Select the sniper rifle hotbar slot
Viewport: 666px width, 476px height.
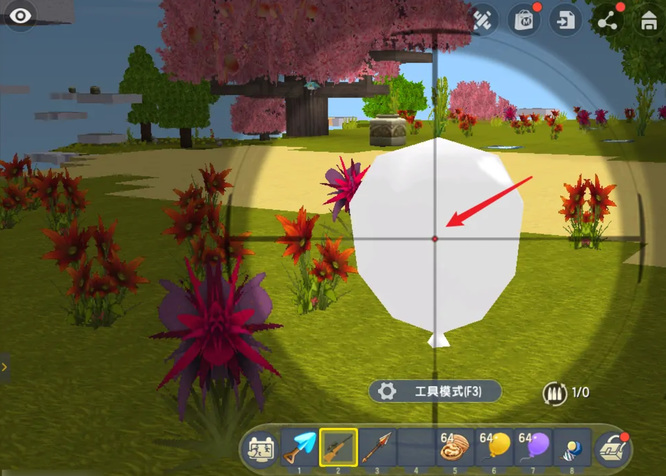[x=338, y=448]
